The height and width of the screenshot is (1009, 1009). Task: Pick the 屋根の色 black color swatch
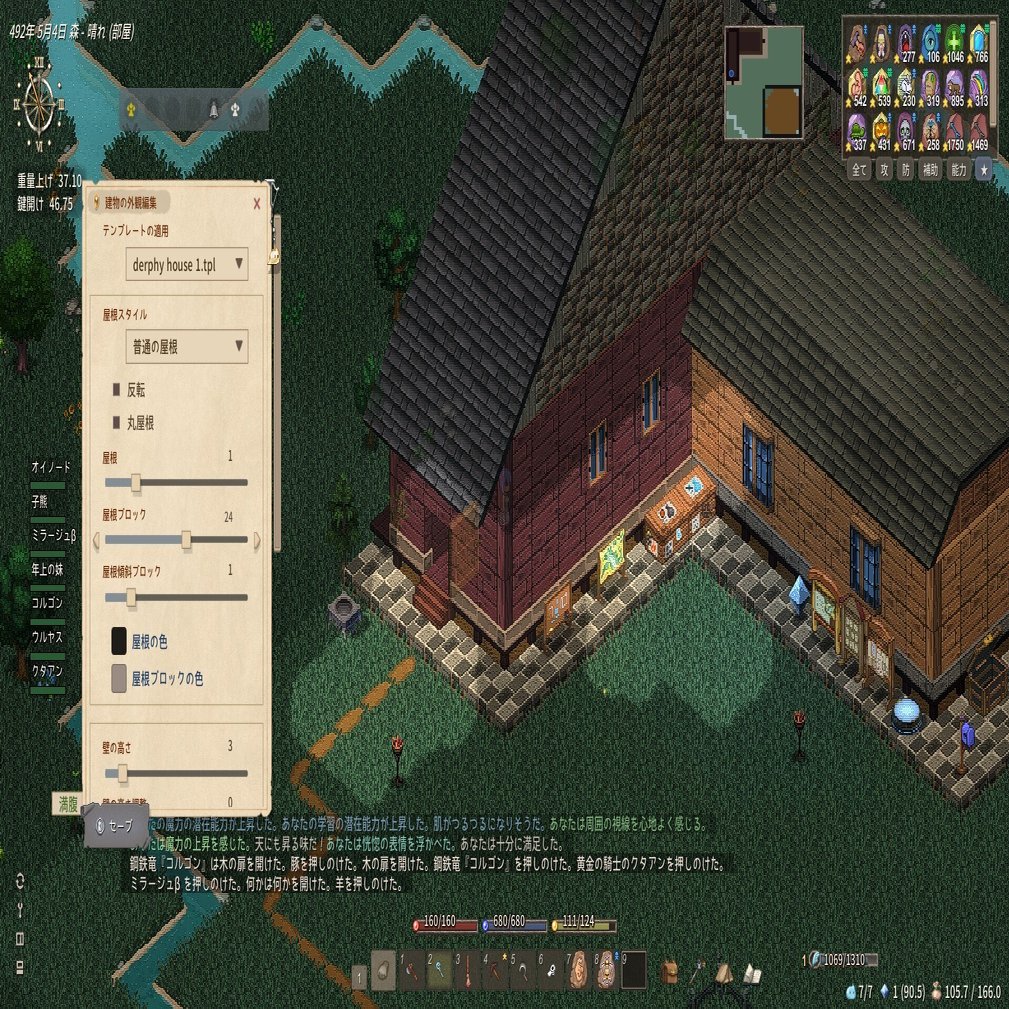tap(119, 641)
